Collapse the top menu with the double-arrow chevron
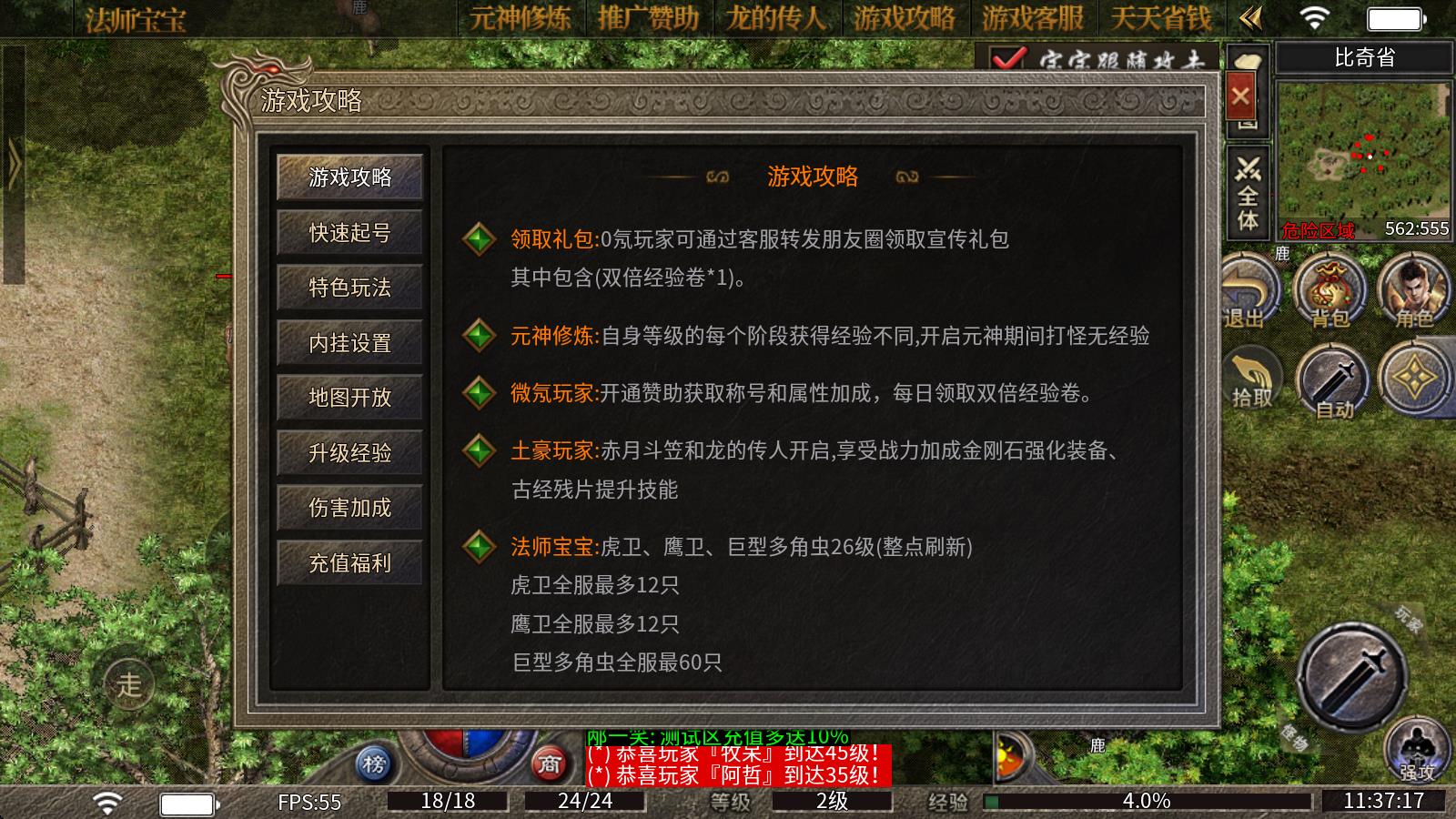 click(x=1252, y=15)
